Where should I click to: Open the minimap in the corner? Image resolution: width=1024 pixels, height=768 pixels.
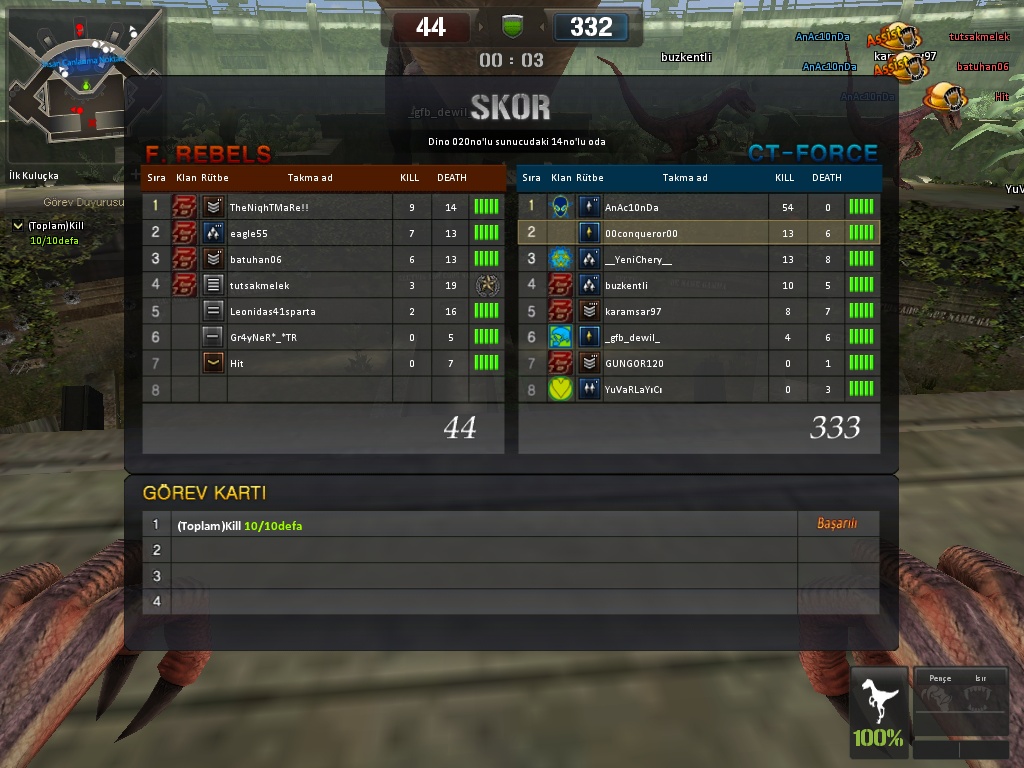[85, 85]
